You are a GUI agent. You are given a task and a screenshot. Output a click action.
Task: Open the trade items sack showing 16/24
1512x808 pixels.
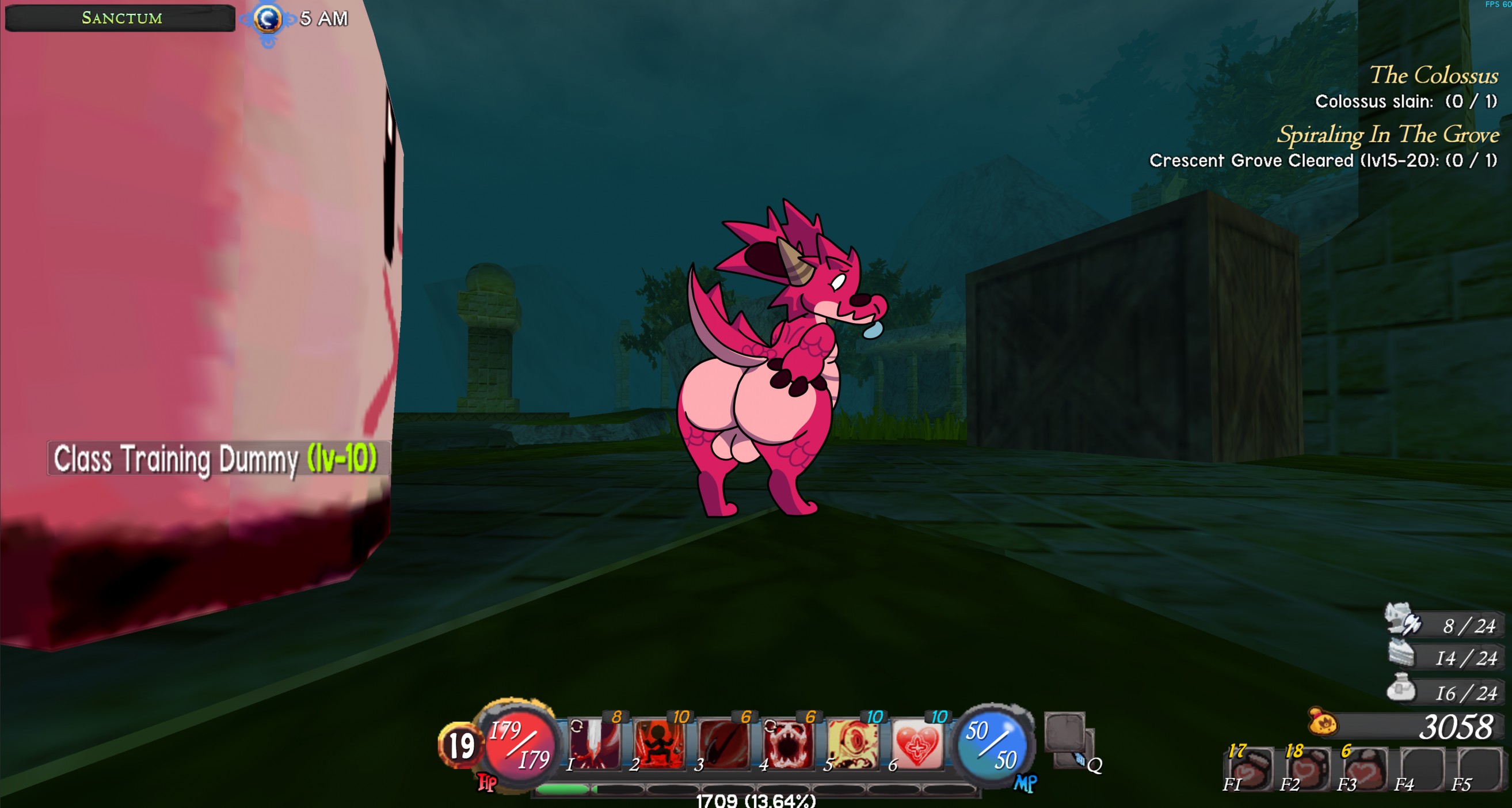1401,688
